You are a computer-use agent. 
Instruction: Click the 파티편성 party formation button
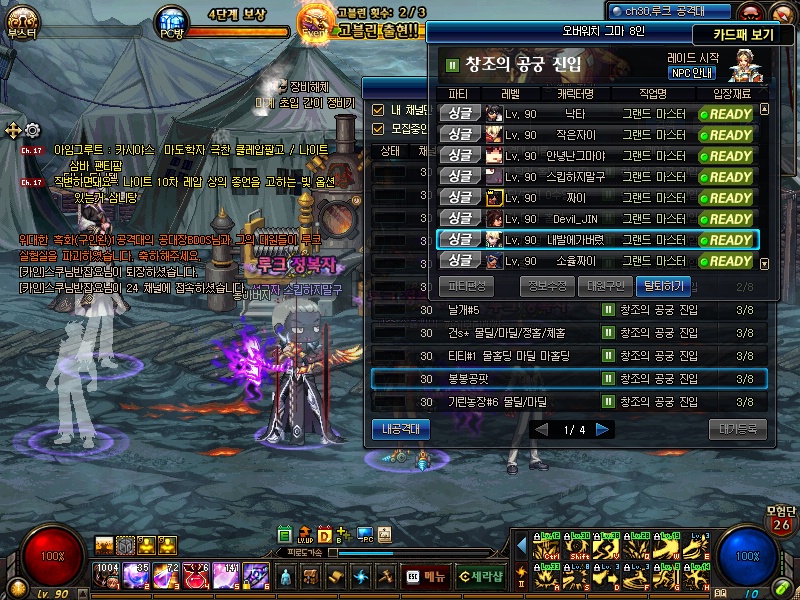point(460,285)
